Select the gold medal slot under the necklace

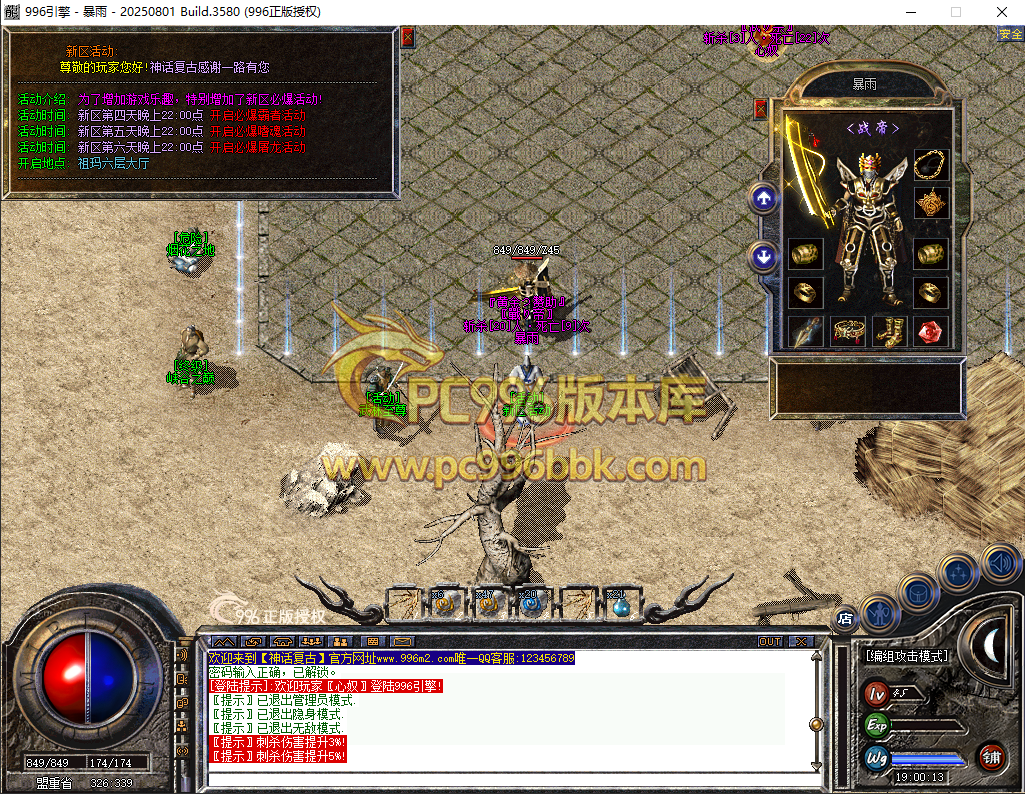point(931,203)
